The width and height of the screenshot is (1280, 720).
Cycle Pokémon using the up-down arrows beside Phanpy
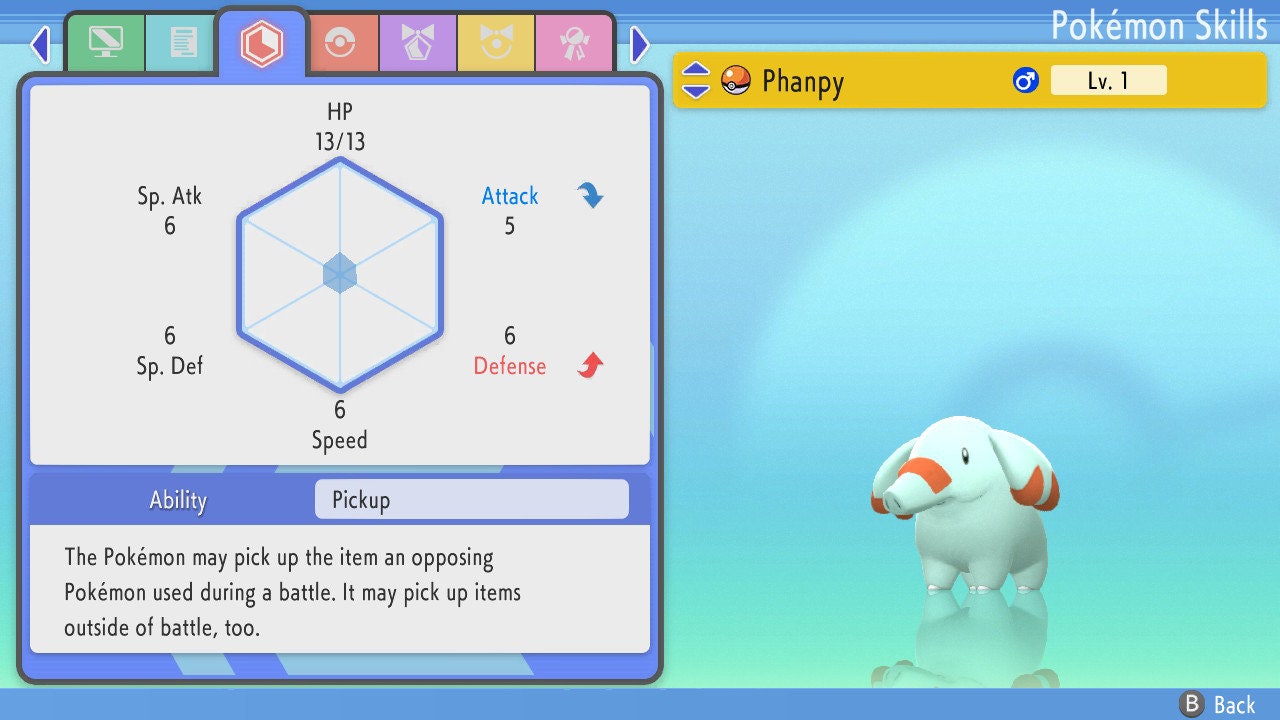[x=696, y=80]
